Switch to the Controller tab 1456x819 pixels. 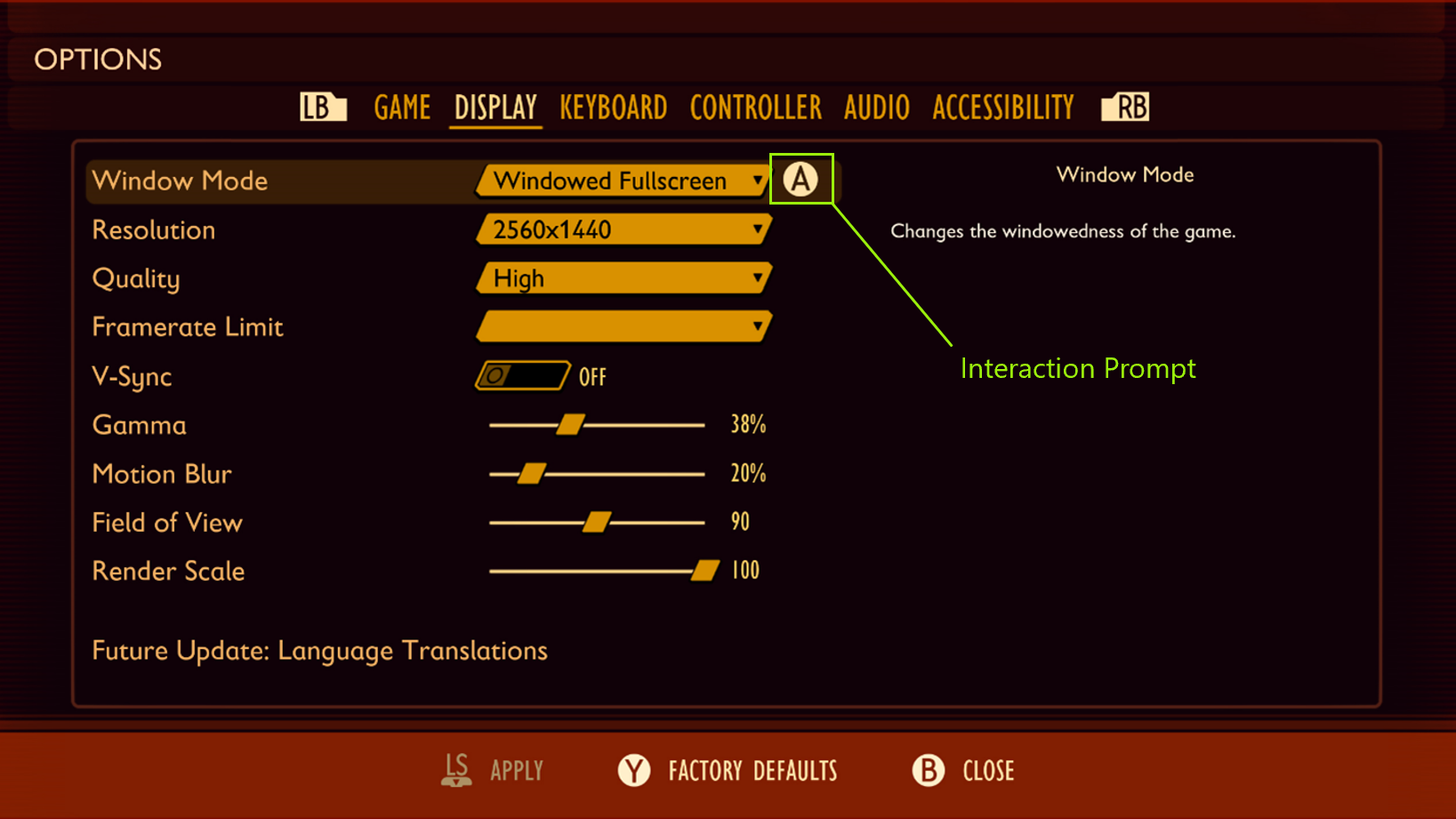pos(755,107)
